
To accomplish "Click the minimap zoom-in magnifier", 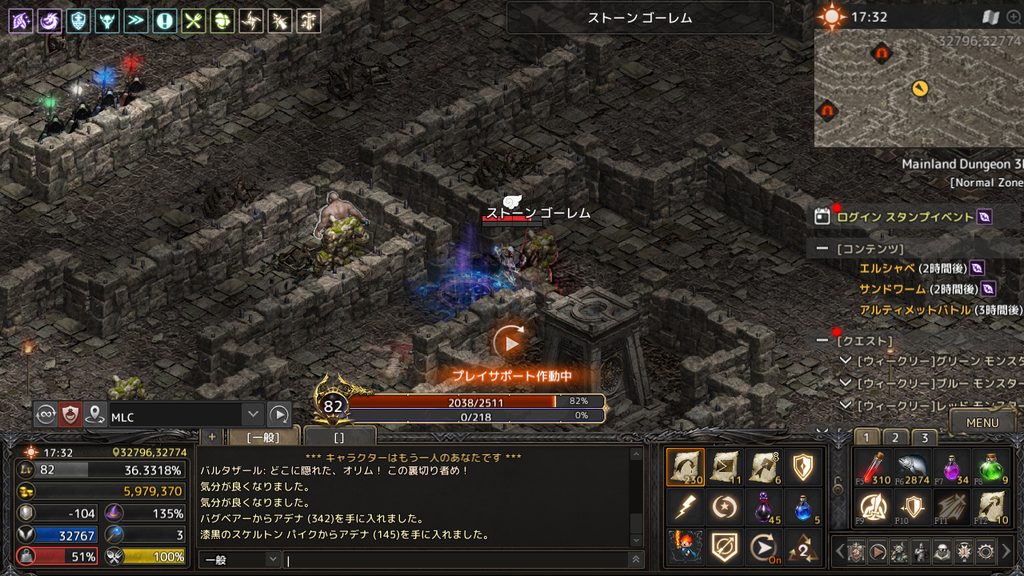I will tap(1014, 17).
